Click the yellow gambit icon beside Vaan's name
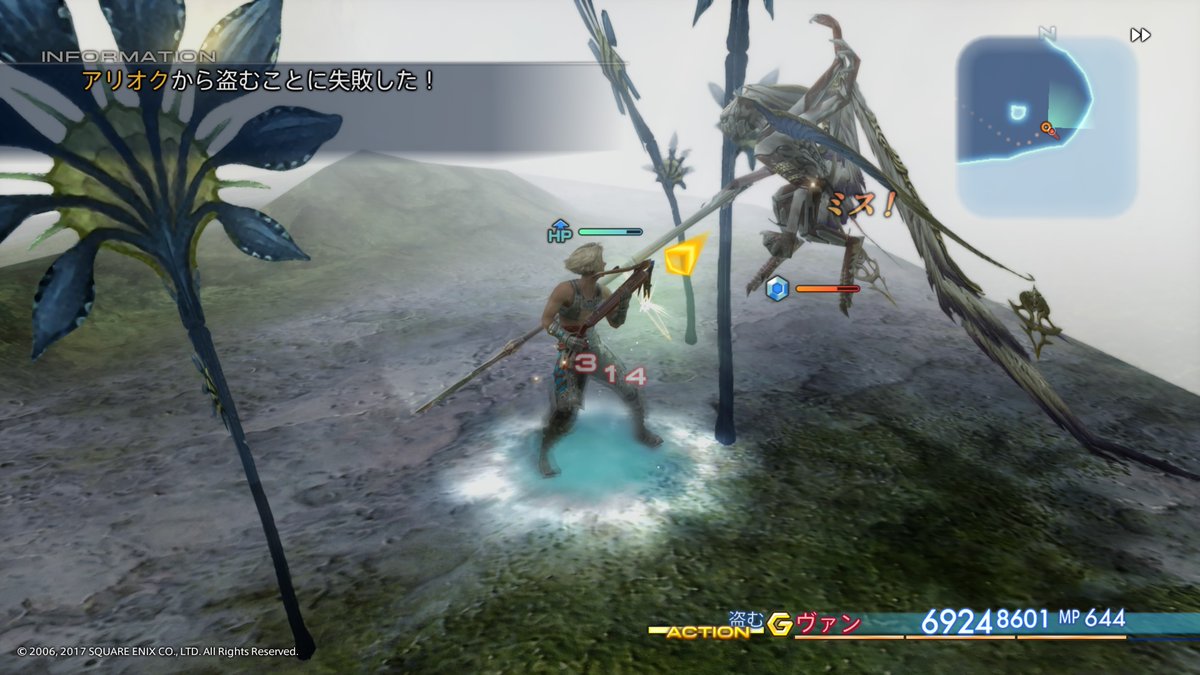The image size is (1200, 675). click(780, 625)
